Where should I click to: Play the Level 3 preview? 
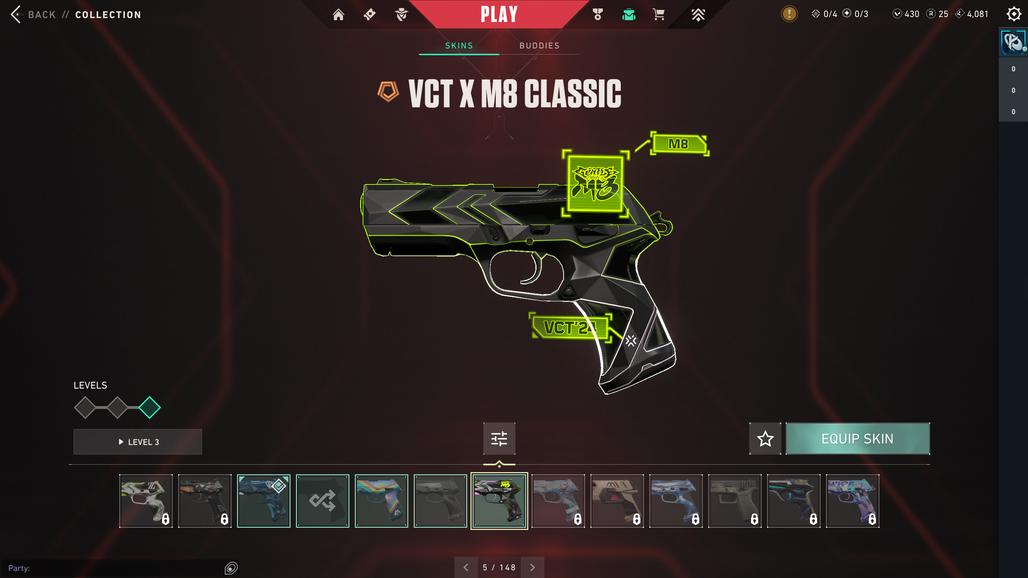pos(138,442)
